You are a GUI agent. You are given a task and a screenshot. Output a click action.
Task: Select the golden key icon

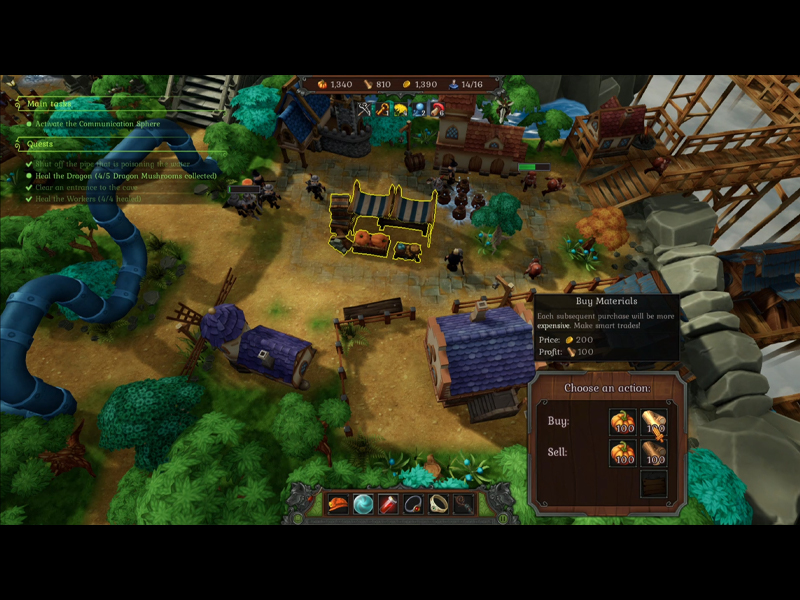coord(383,108)
